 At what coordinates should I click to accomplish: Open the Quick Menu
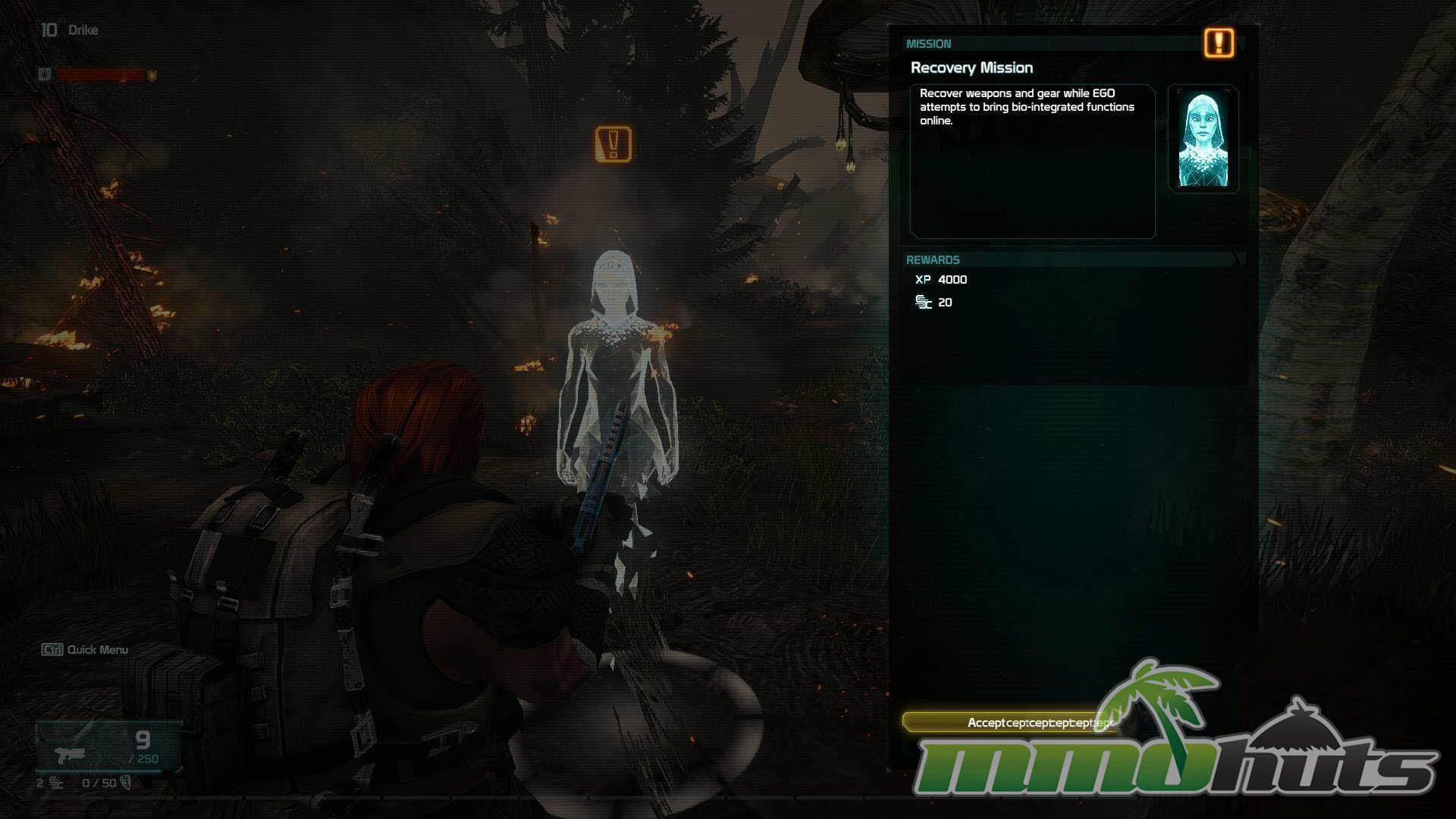[85, 650]
